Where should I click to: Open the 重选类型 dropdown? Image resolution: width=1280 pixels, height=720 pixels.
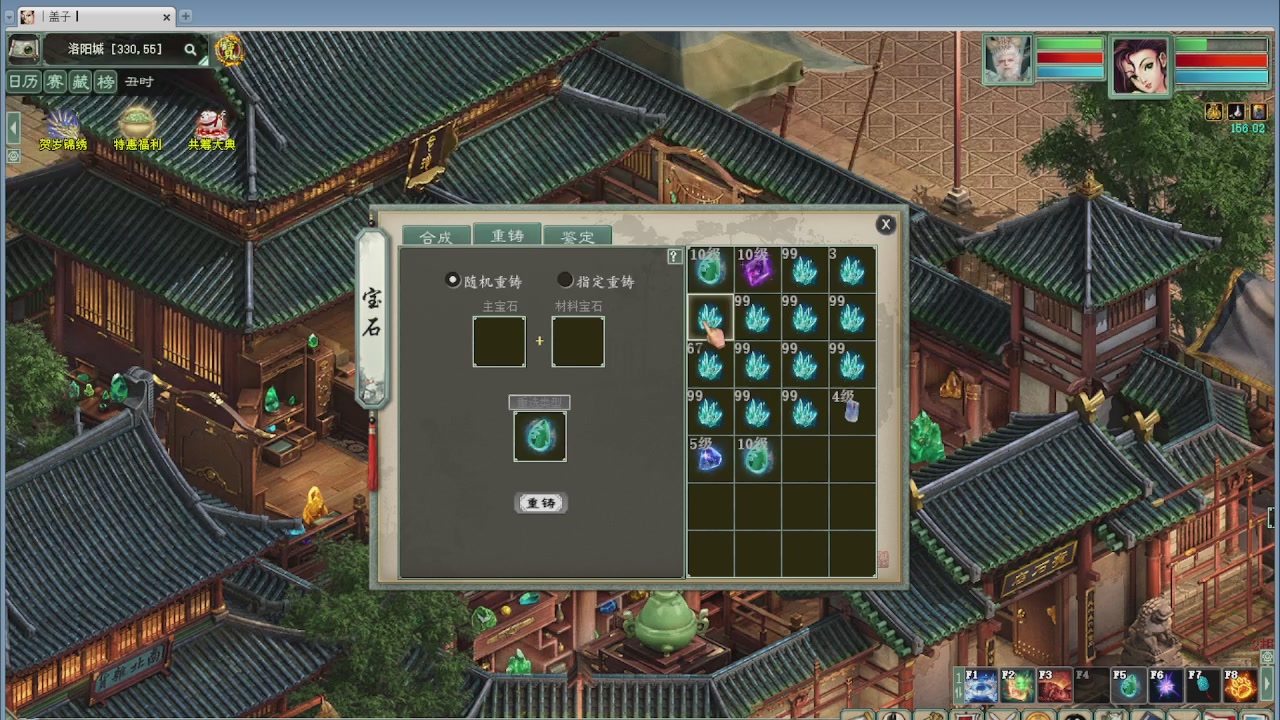pos(540,402)
